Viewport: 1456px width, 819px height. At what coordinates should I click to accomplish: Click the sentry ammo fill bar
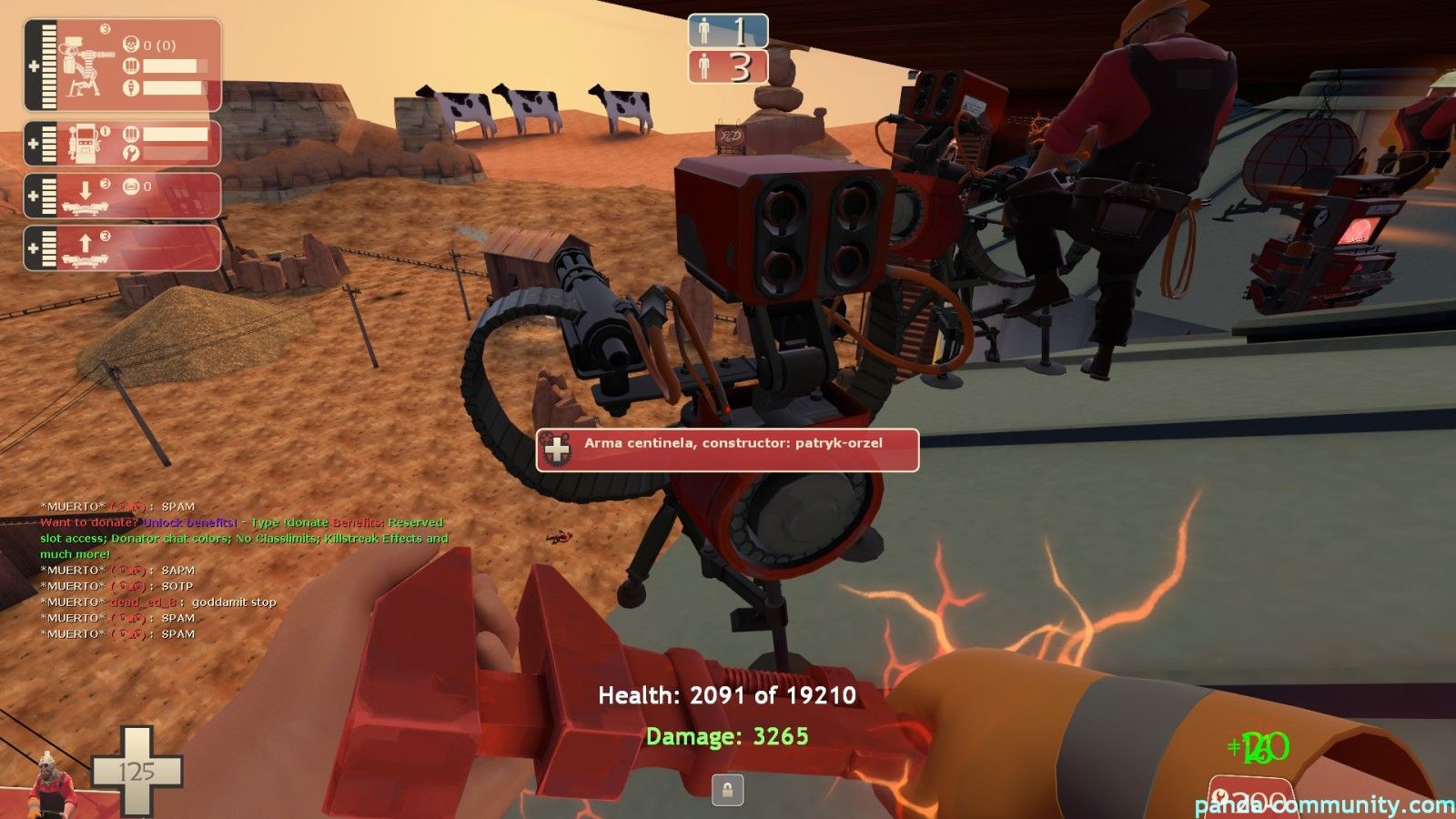pyautogui.click(x=173, y=66)
